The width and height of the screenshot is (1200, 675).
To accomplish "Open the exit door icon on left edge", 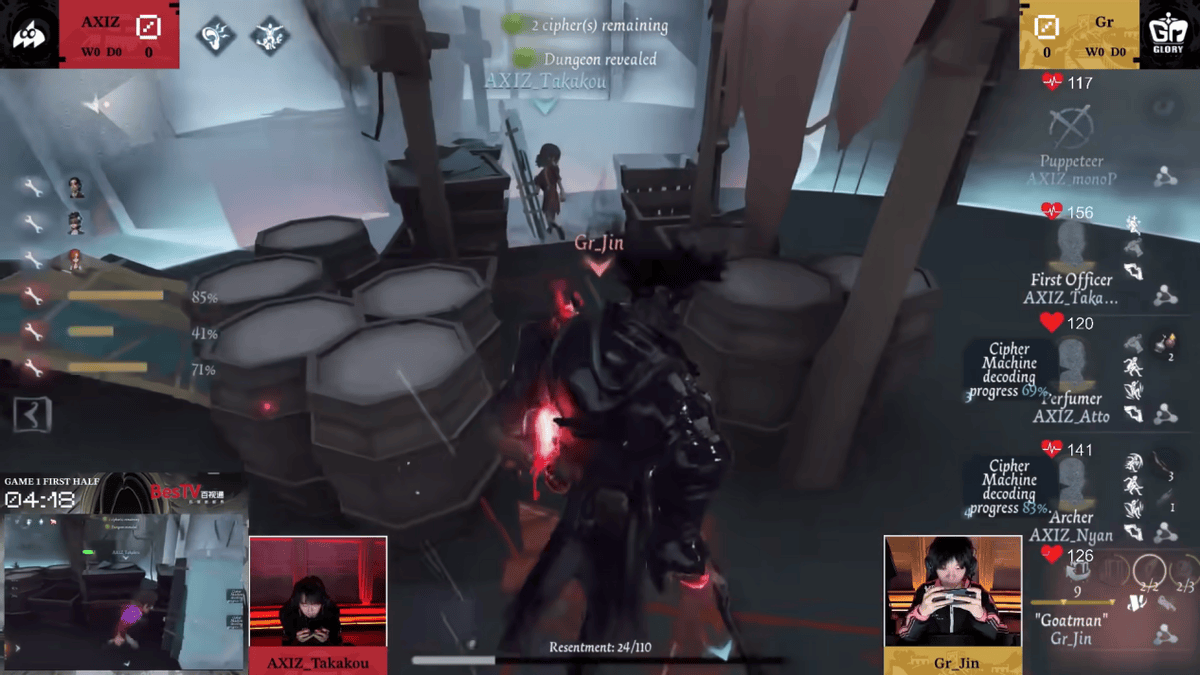I will click(x=32, y=413).
